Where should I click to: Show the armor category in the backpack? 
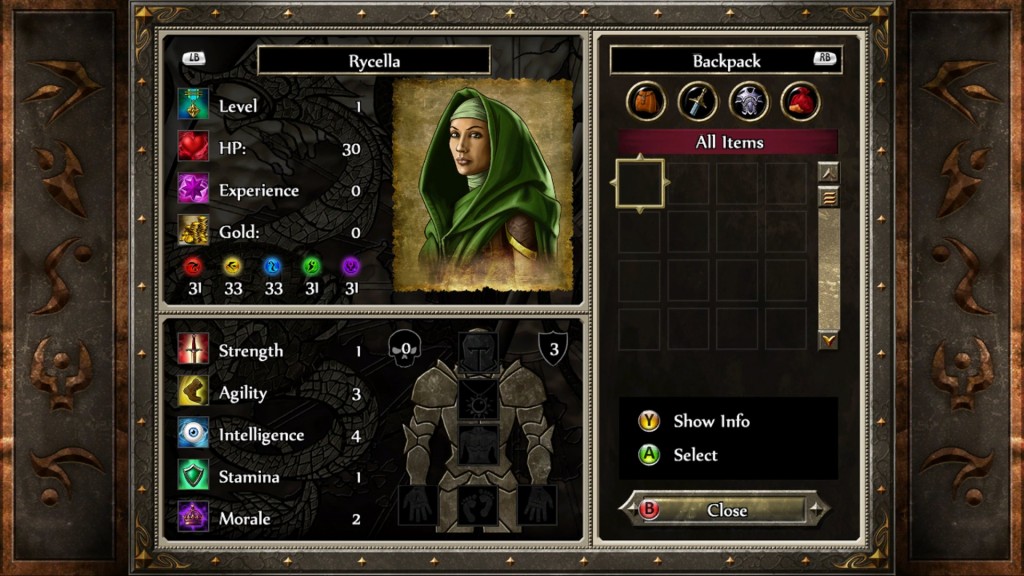(x=749, y=101)
